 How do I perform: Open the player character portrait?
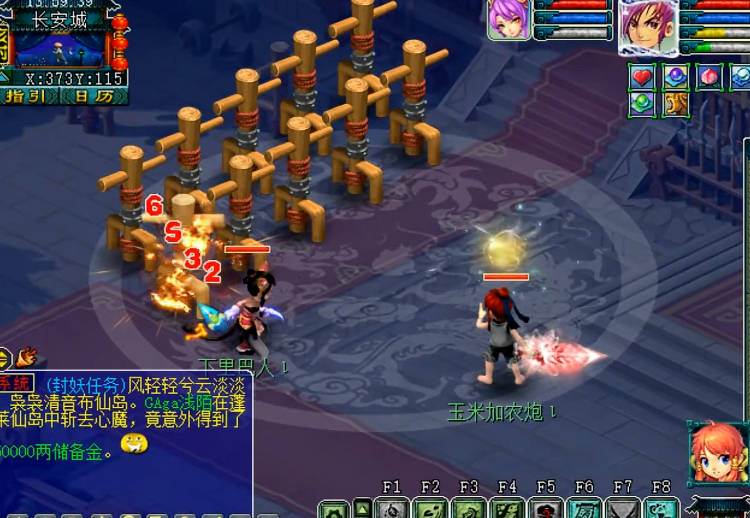pyautogui.click(x=647, y=25)
